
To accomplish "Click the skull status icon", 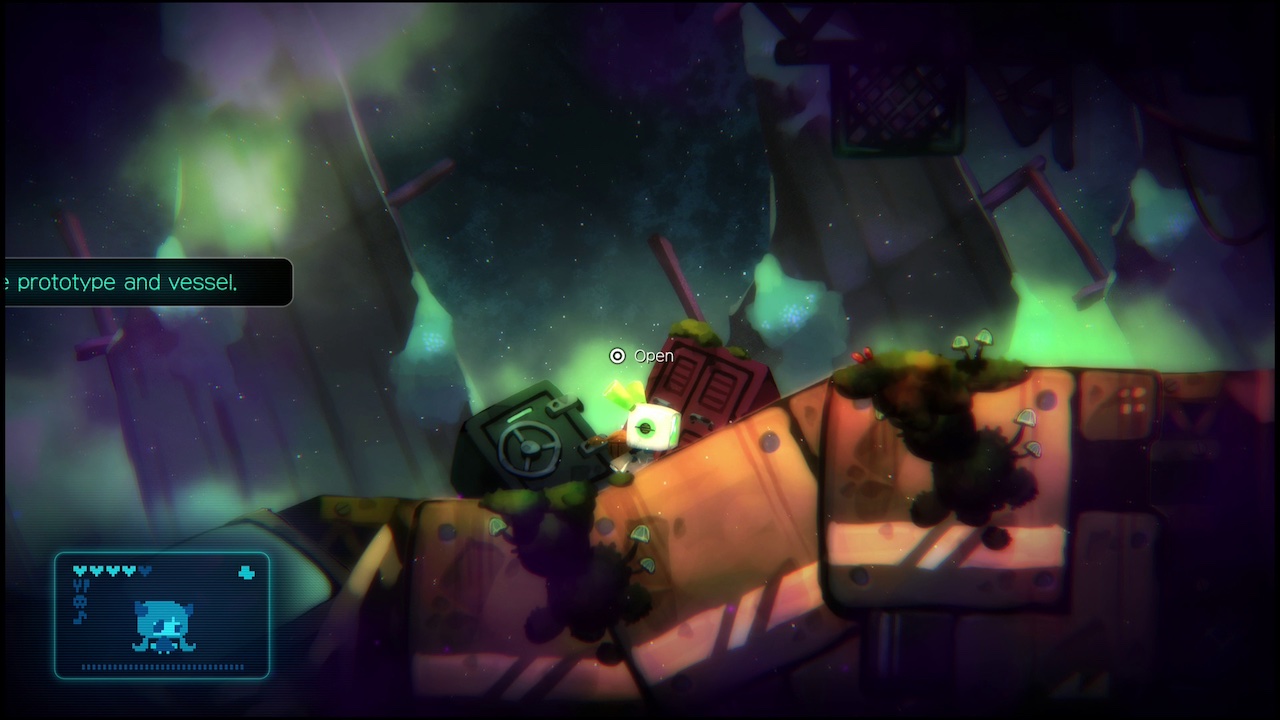I will (81, 602).
